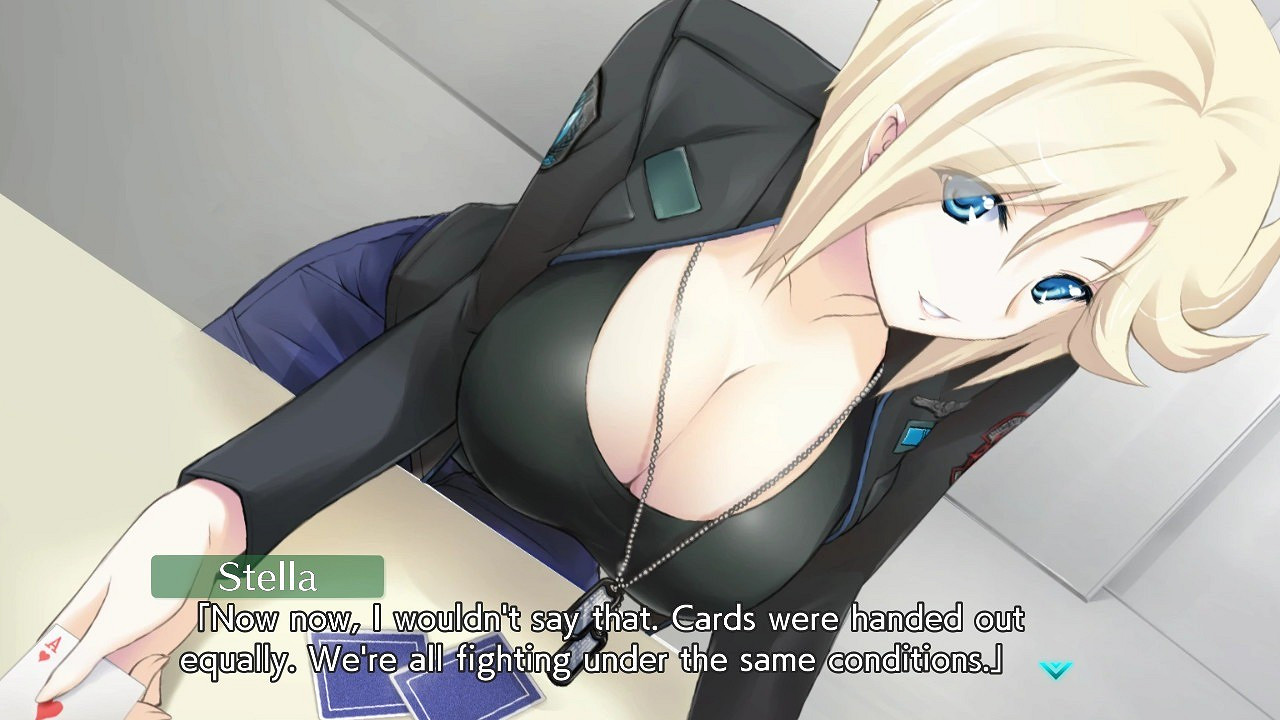Click the green gradient name banner

(265, 577)
